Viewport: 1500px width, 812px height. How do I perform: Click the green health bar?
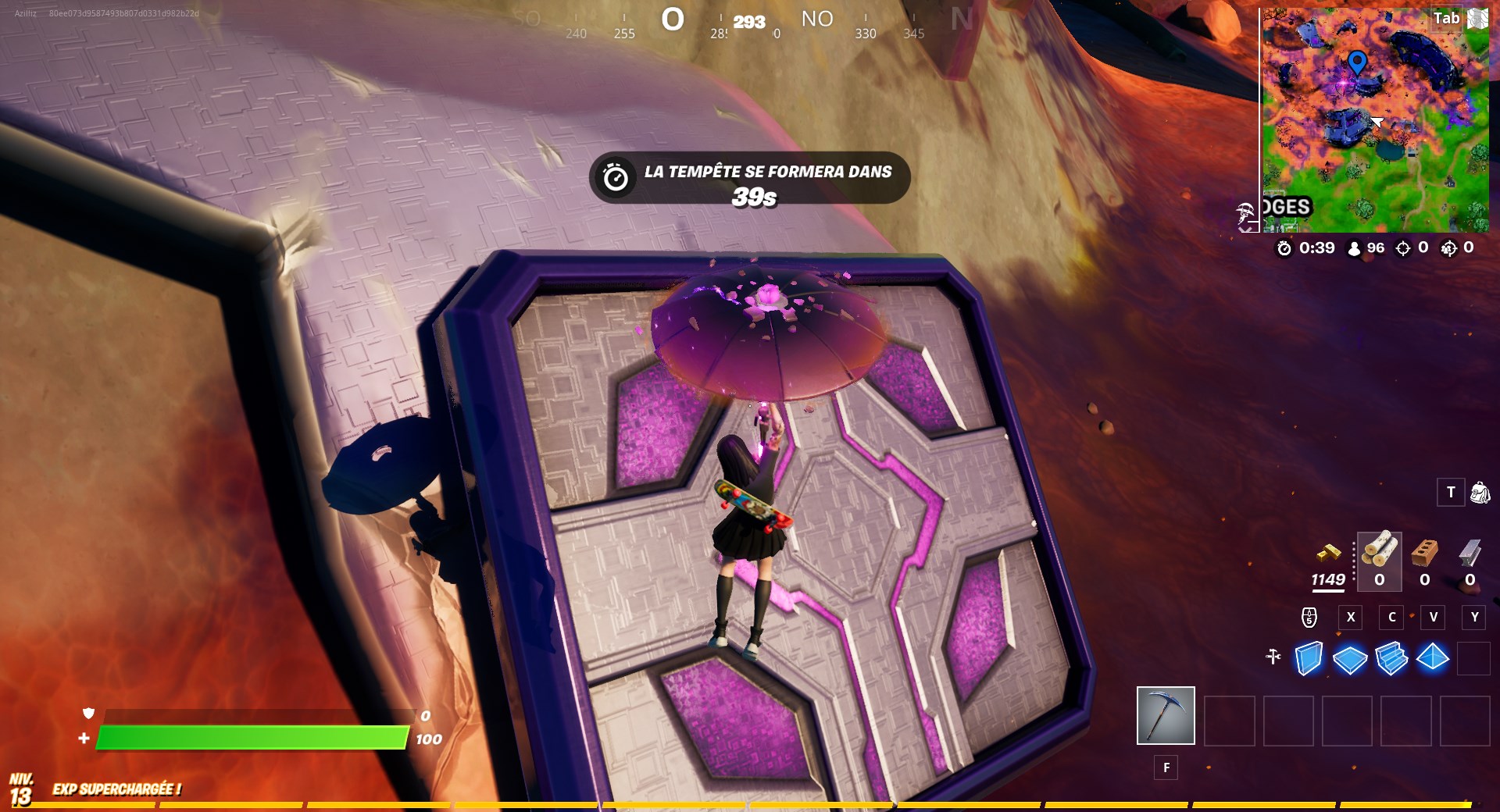click(250, 738)
